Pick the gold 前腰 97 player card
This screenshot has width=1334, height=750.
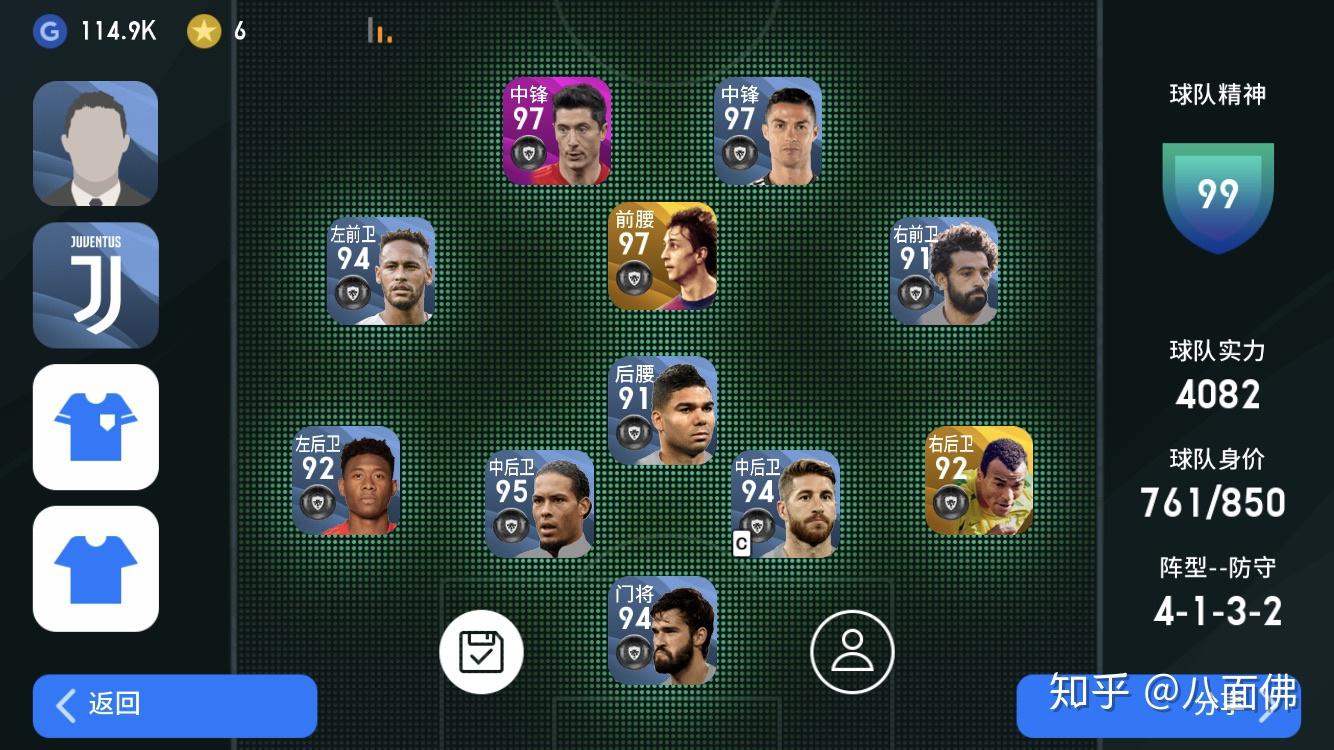[x=662, y=256]
